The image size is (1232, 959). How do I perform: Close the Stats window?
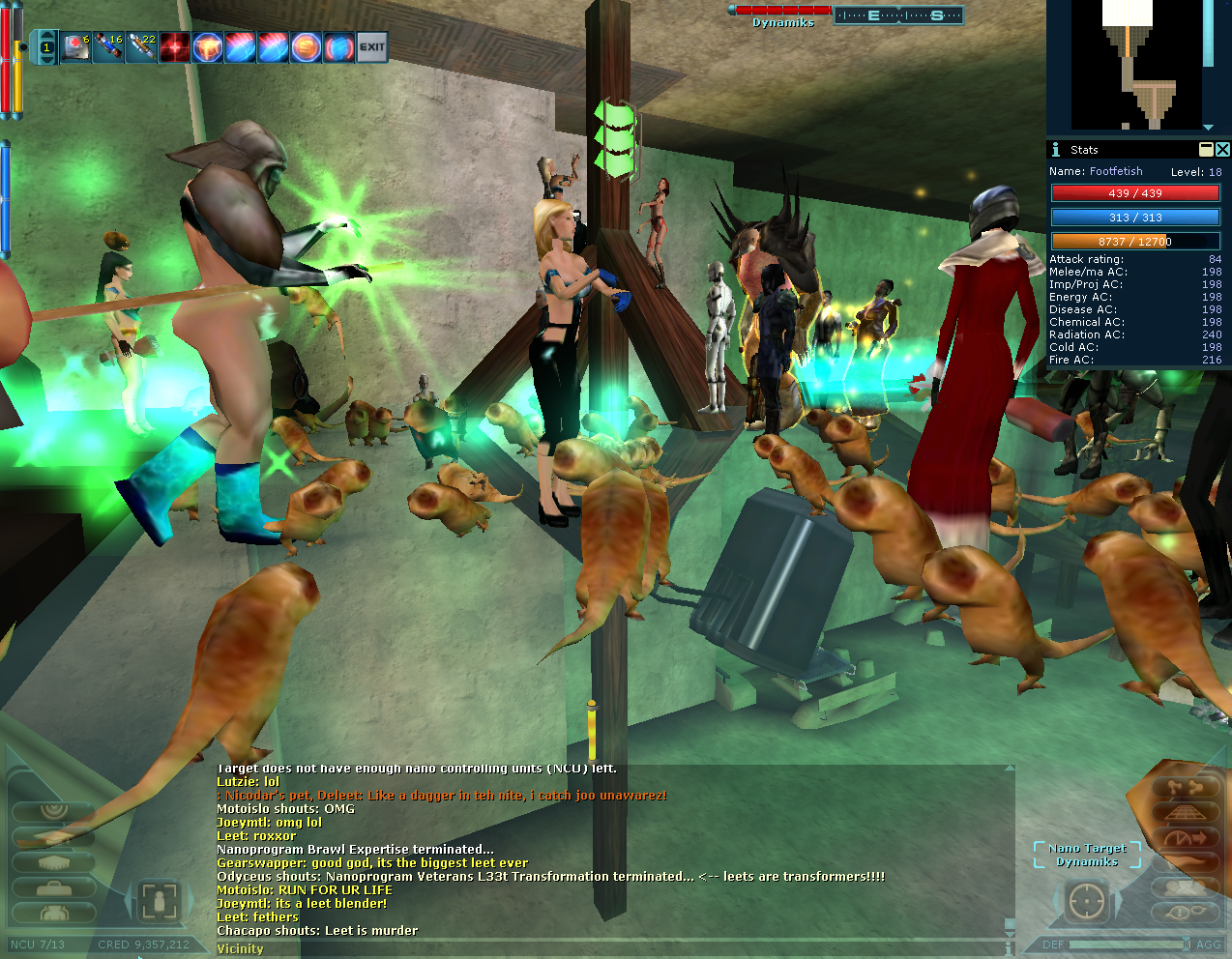pos(1222,149)
